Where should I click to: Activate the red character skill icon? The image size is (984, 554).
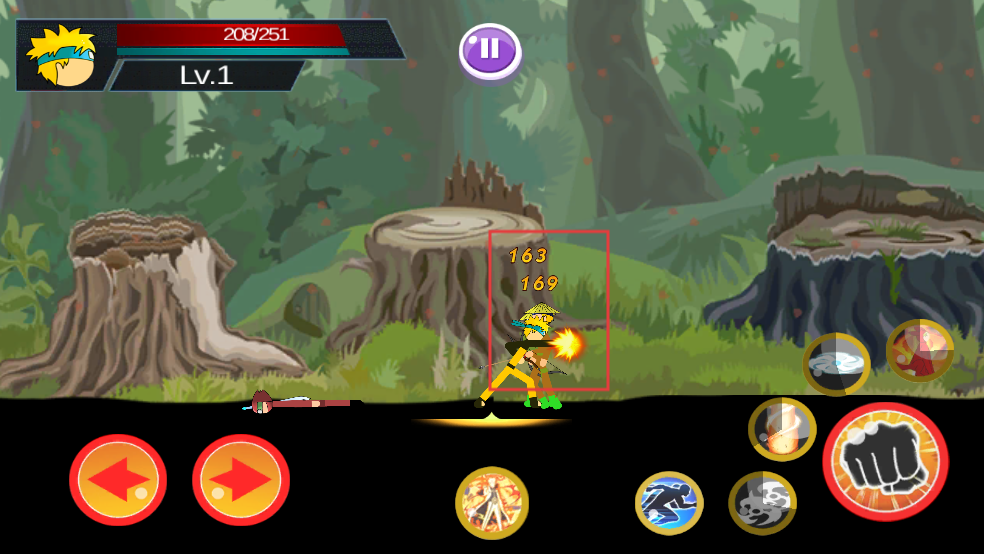tap(919, 351)
